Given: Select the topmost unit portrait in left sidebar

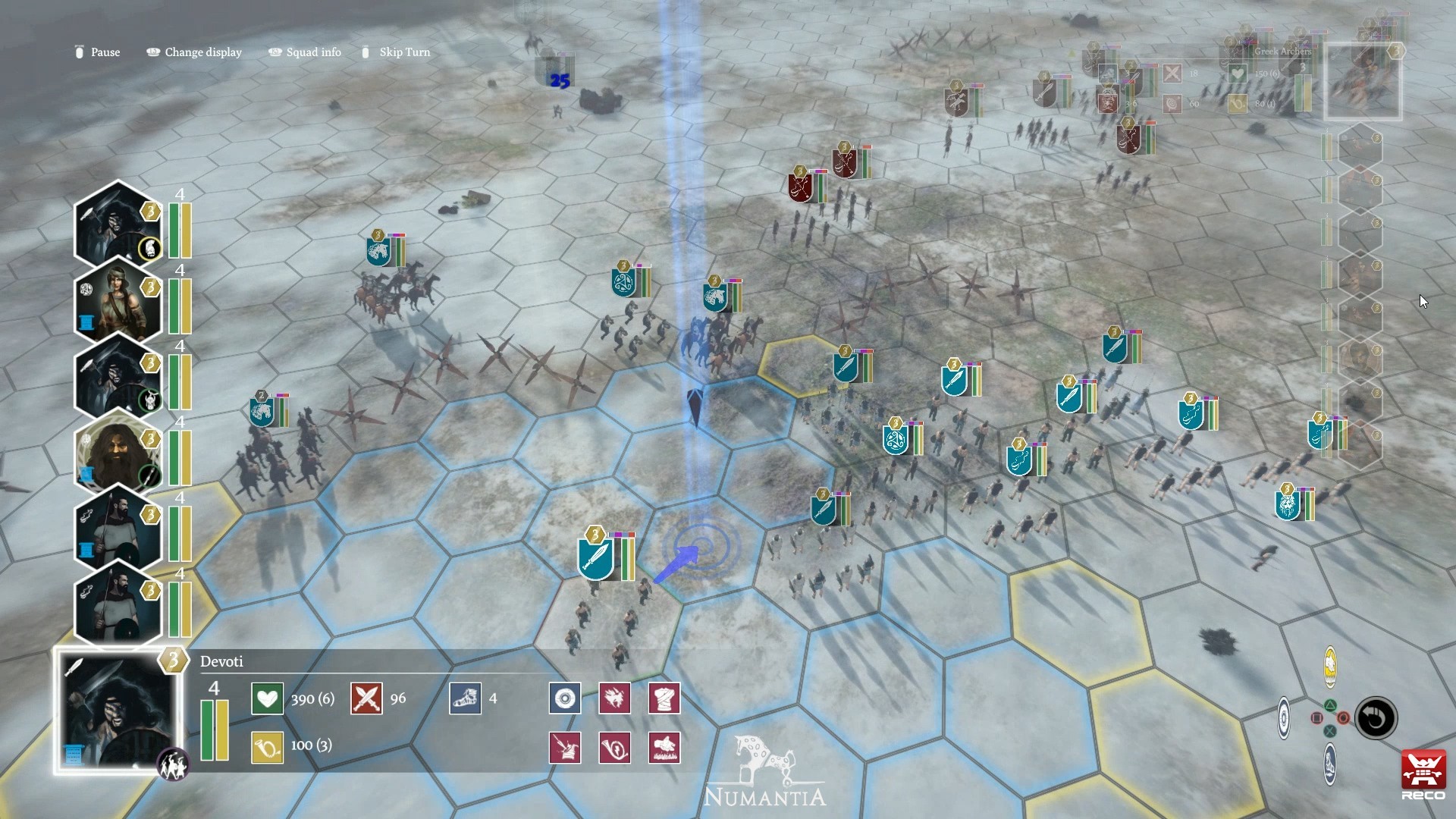Looking at the screenshot, I should pos(118,225).
